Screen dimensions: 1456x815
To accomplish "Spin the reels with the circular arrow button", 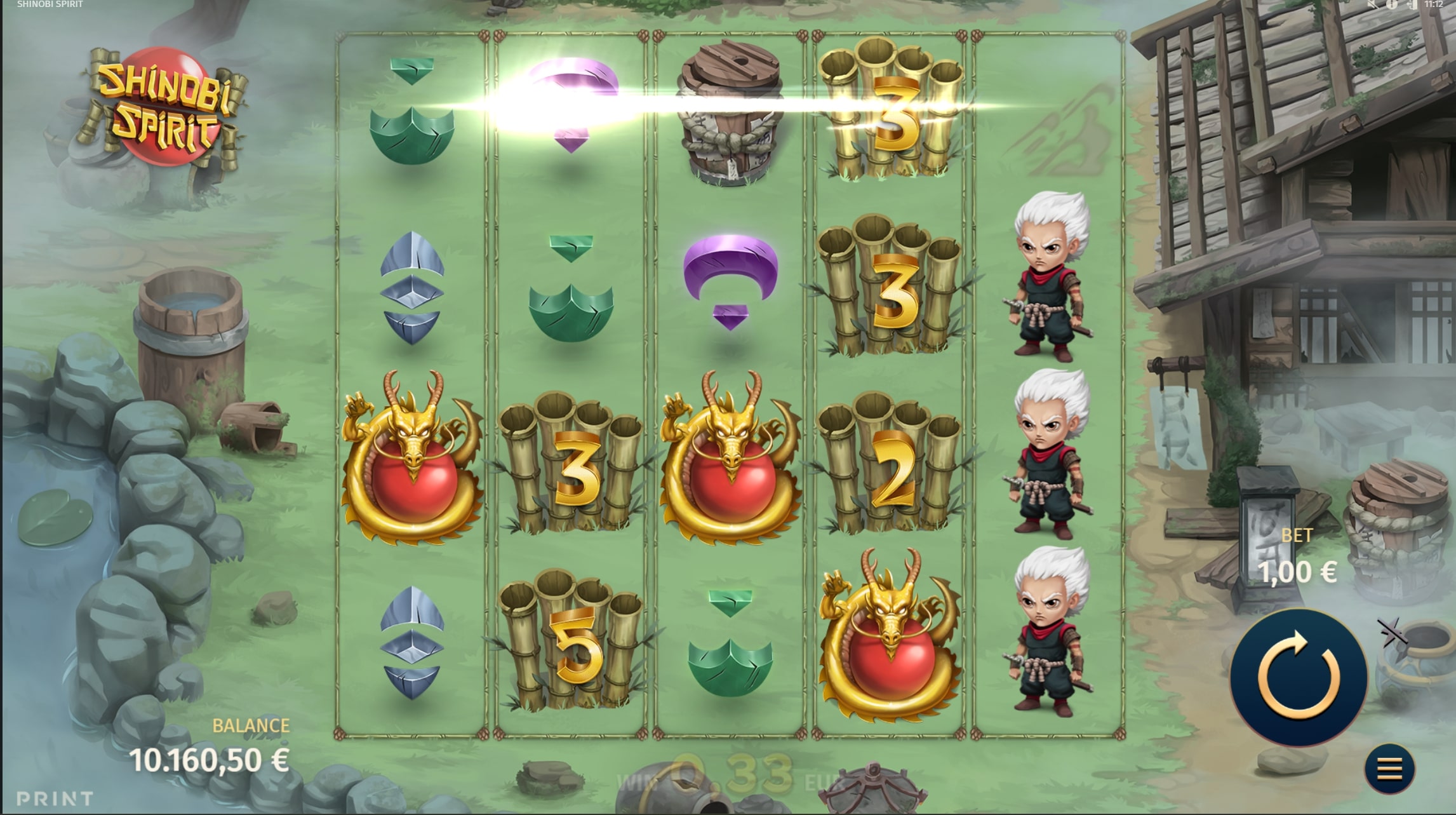I will [x=1299, y=677].
